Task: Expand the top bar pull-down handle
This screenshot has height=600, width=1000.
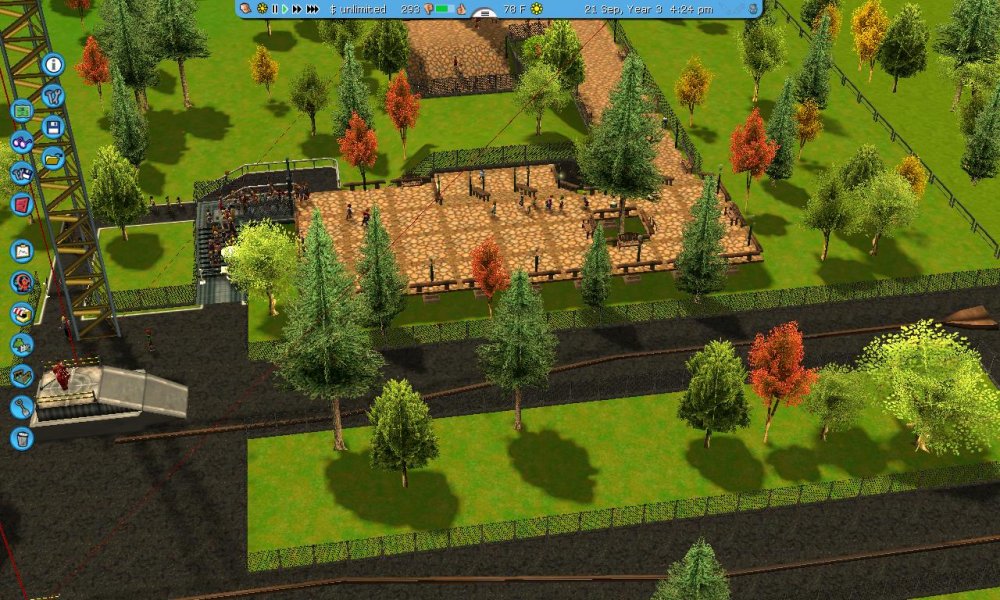Action: pos(484,15)
